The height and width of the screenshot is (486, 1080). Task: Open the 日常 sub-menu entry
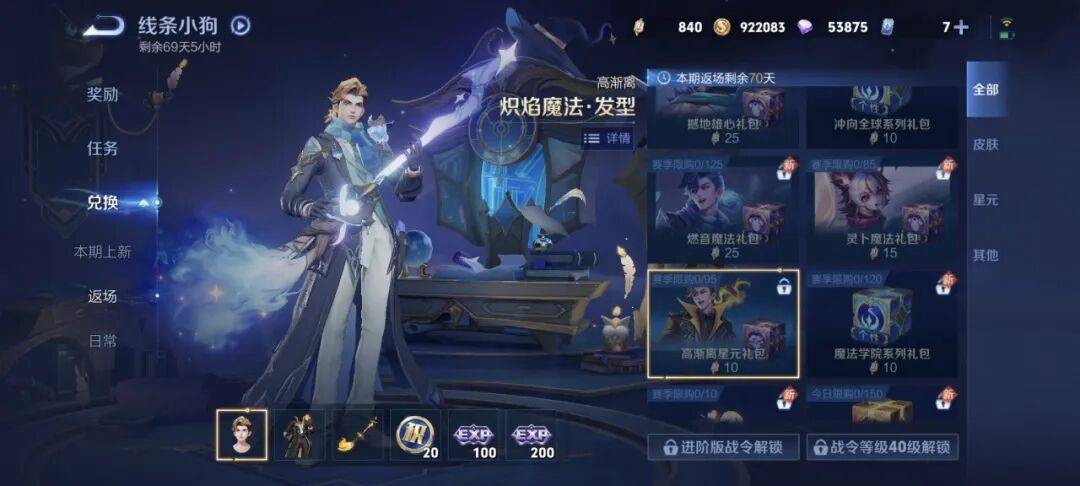coord(102,341)
